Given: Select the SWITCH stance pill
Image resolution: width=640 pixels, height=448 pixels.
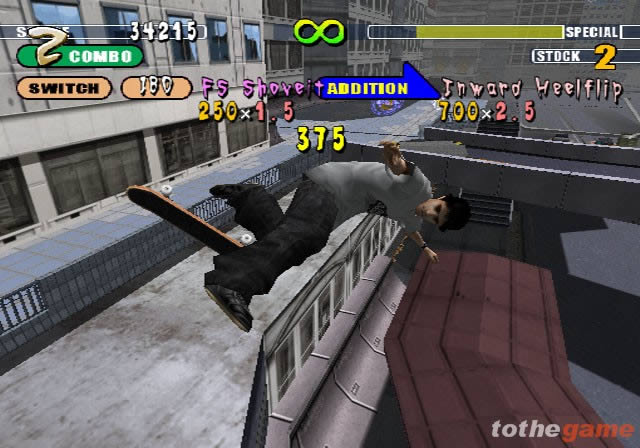Looking at the screenshot, I should pos(63,88).
